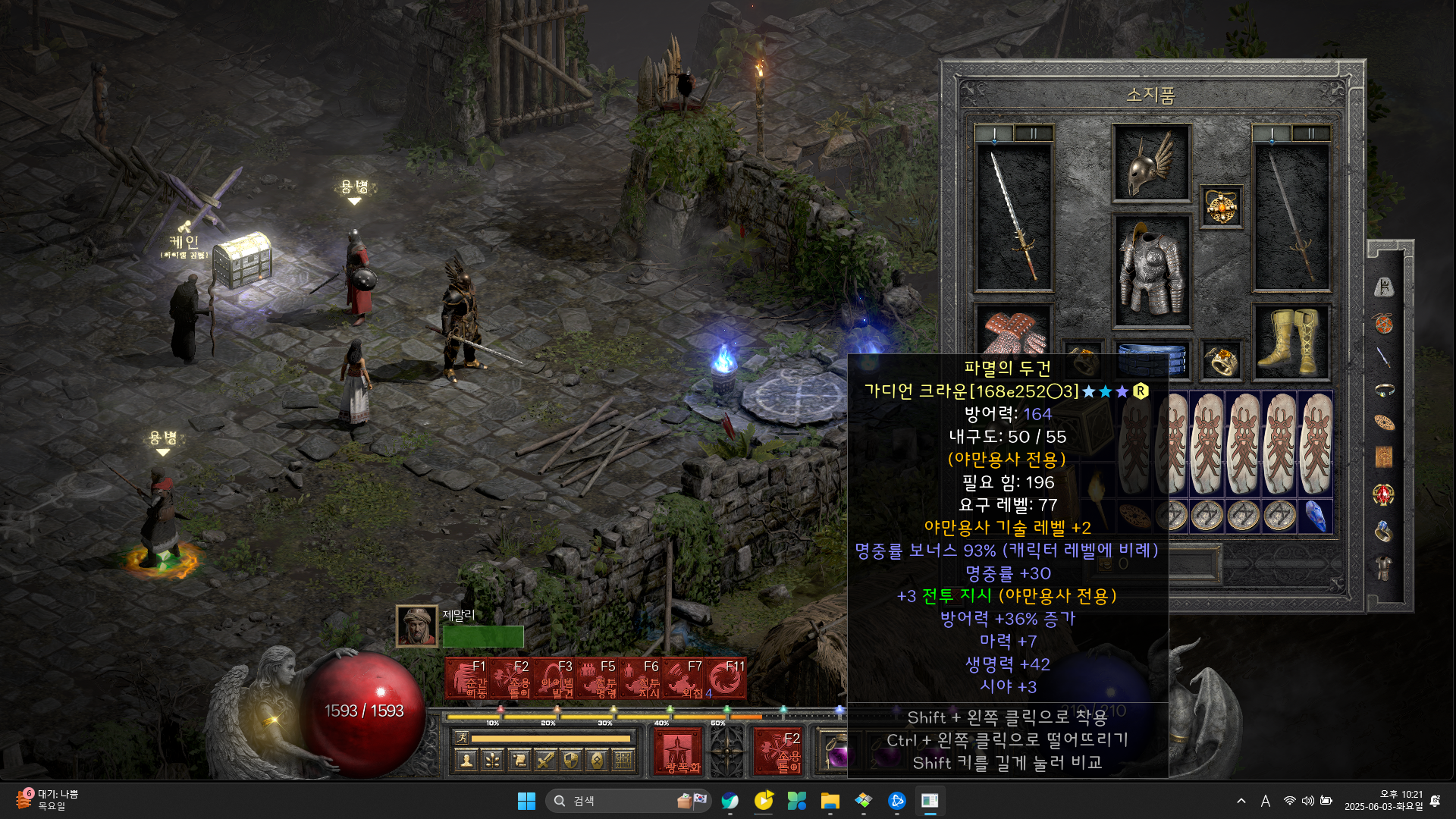Pick the blue gem in inventory
The image size is (1456, 819).
1316,516
